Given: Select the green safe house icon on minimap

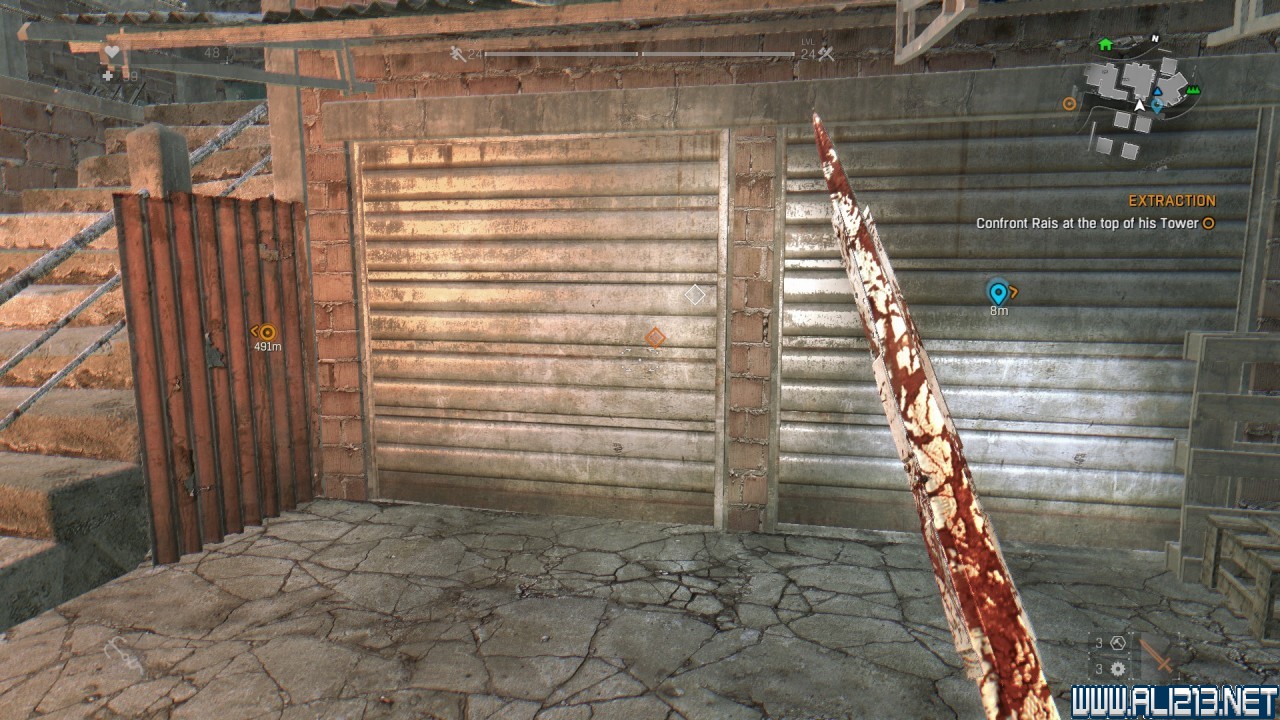Looking at the screenshot, I should click(1105, 45).
